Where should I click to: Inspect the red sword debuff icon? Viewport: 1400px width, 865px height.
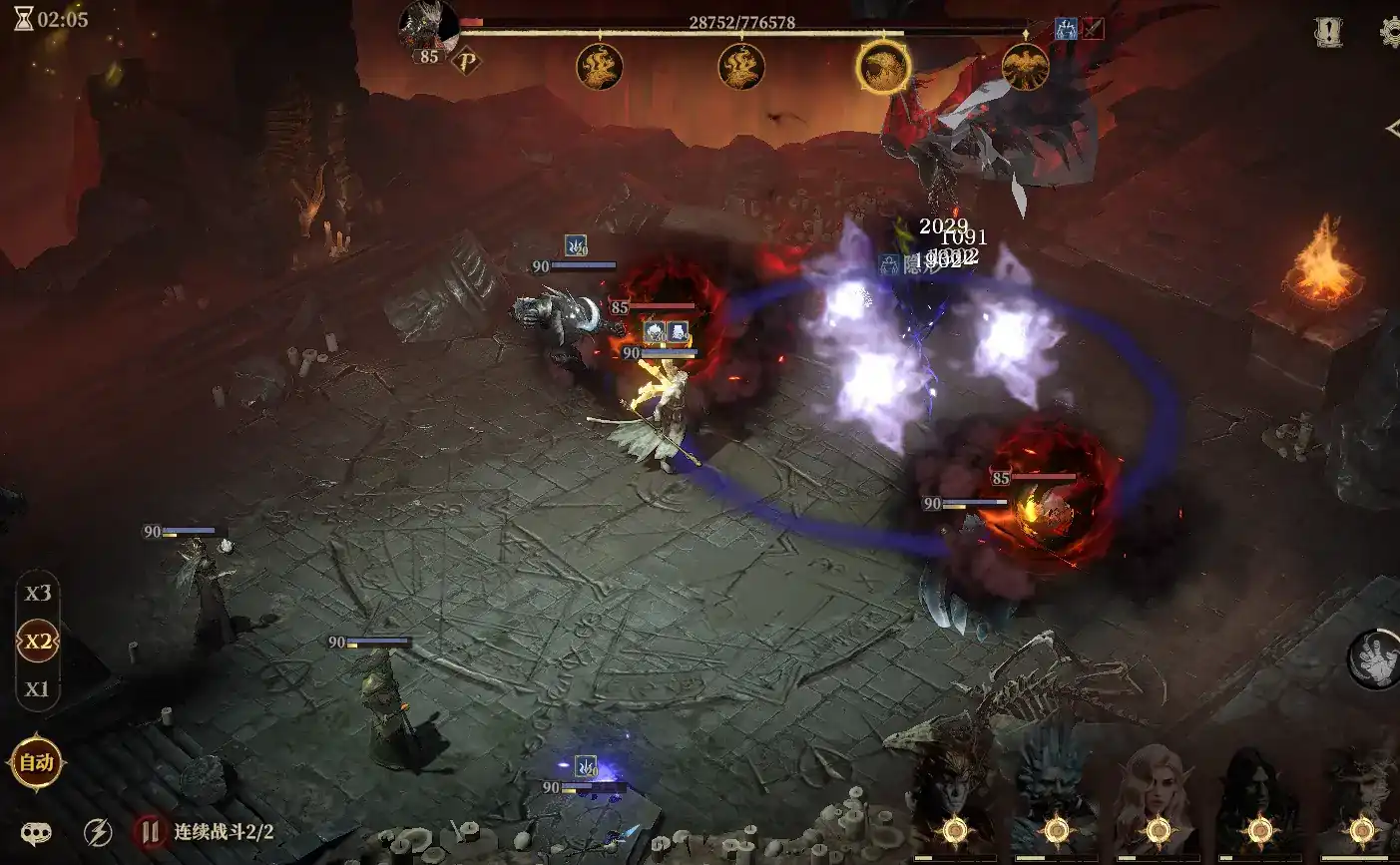point(1093,29)
